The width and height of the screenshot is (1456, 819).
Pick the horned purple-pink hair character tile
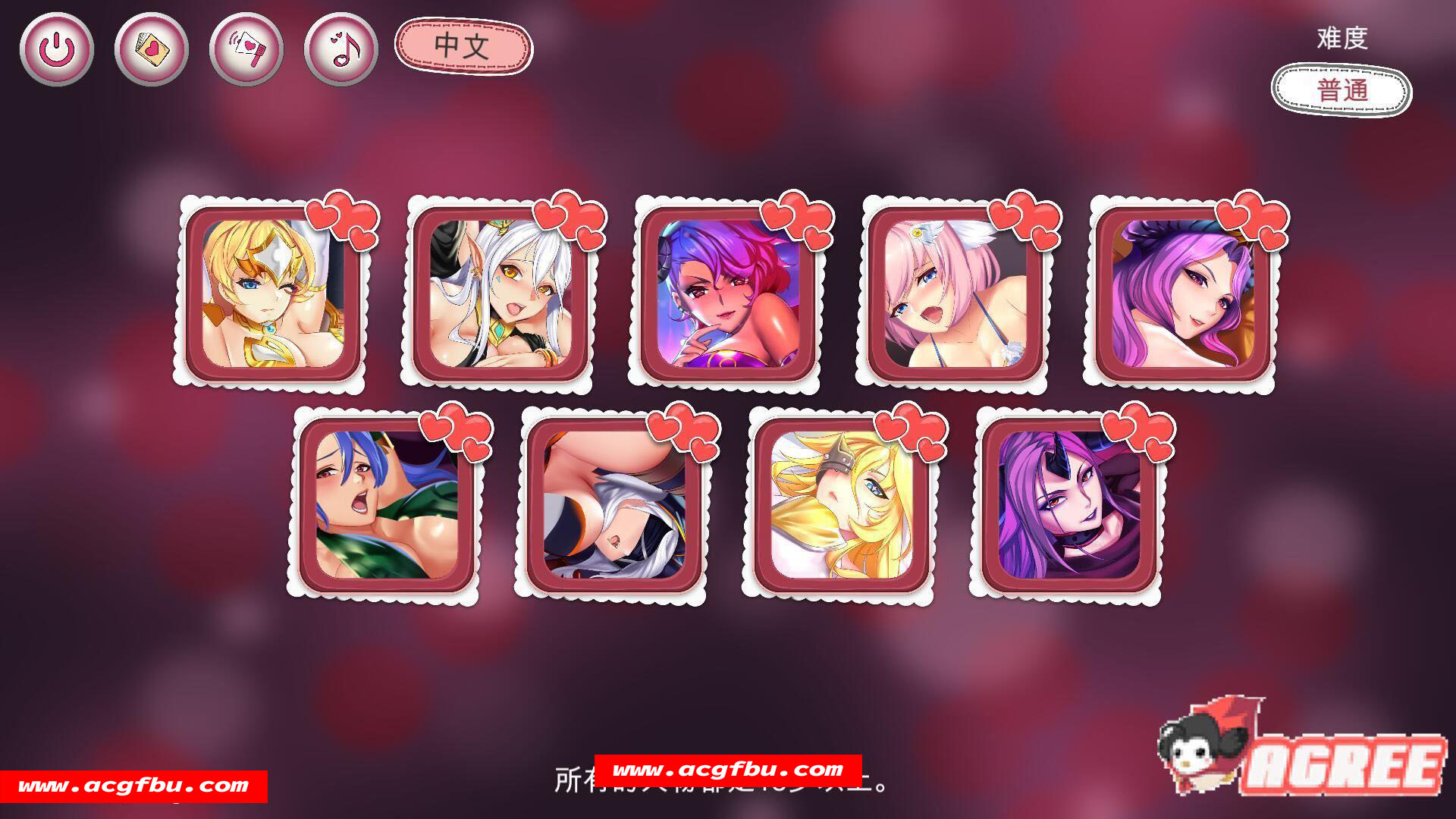[727, 293]
